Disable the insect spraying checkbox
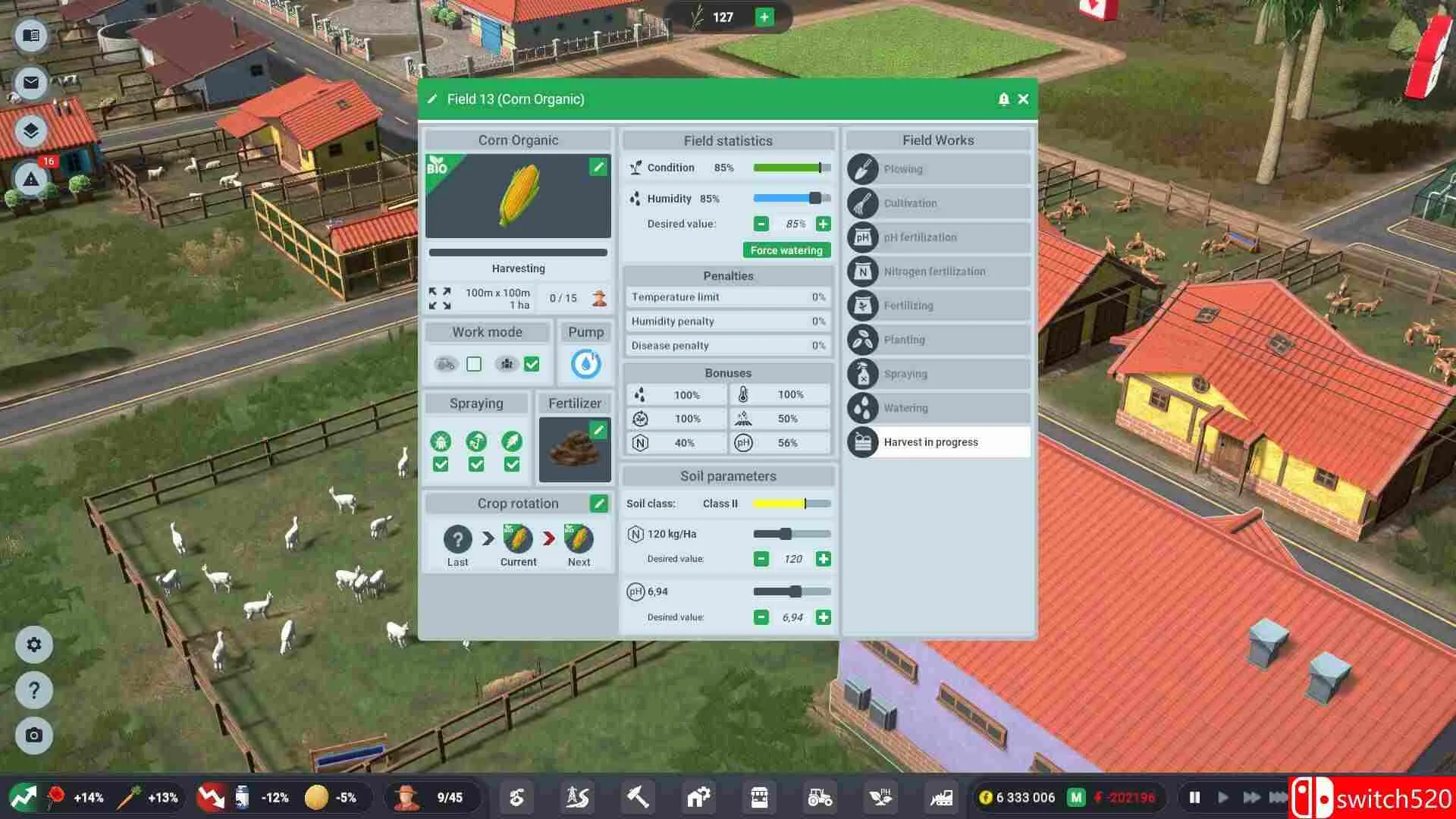Image resolution: width=1456 pixels, height=819 pixels. (x=441, y=463)
